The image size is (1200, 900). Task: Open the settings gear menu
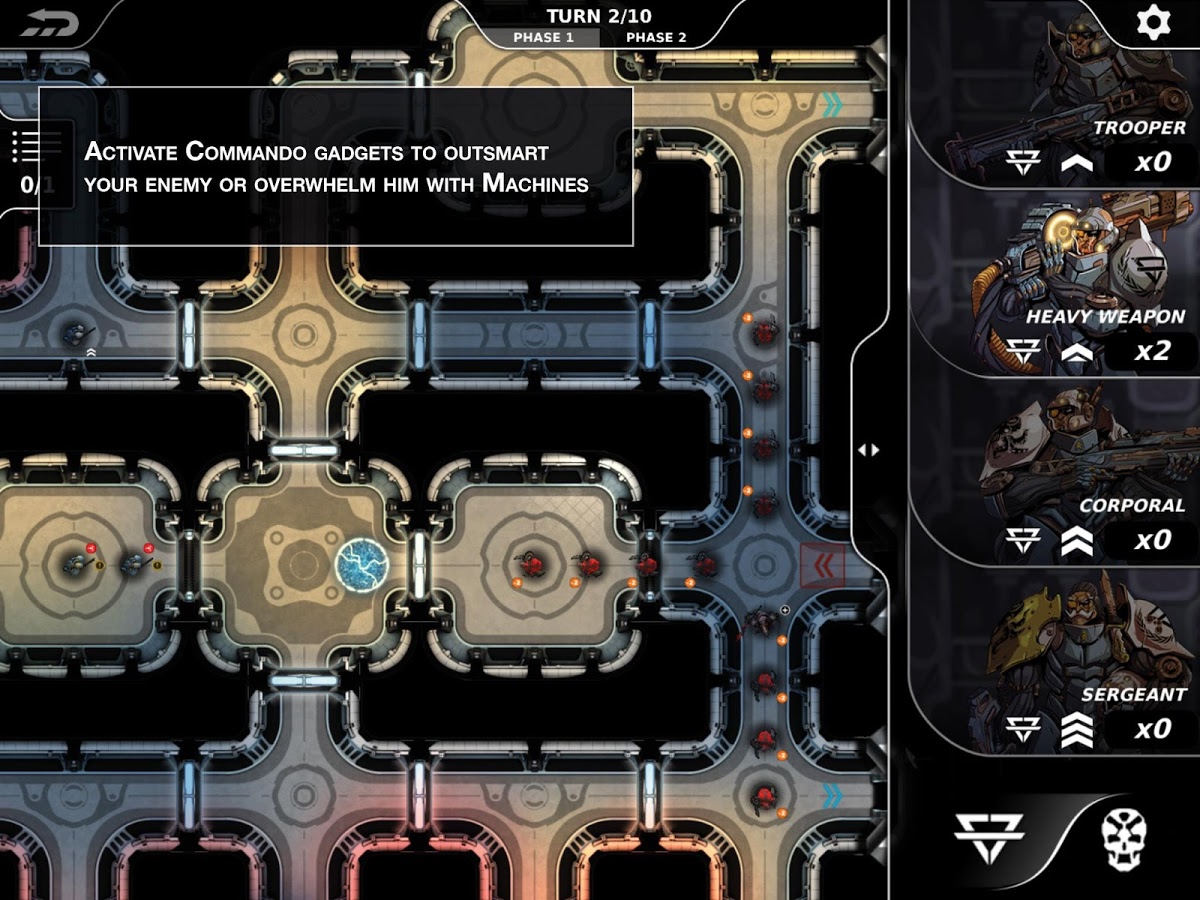click(1153, 23)
